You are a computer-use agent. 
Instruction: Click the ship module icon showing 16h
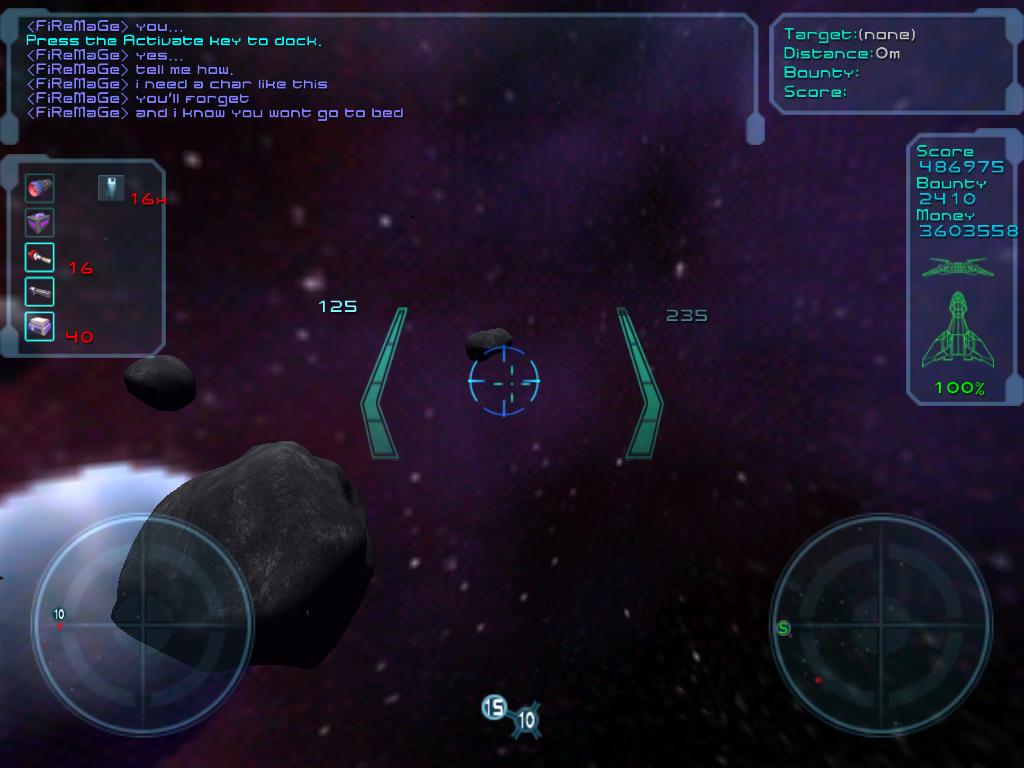click(x=111, y=187)
